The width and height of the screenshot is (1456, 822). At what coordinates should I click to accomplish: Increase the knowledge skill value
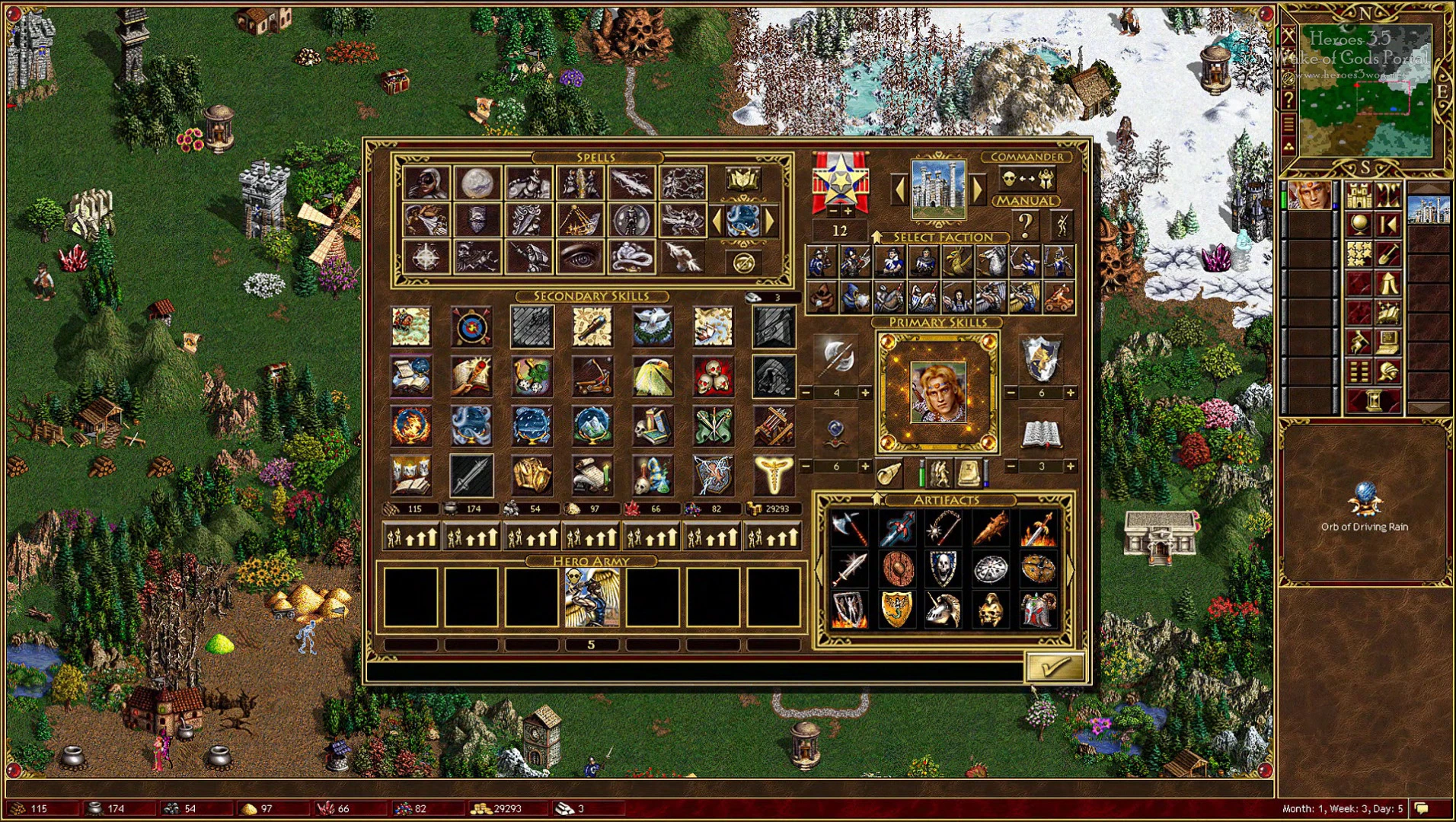click(x=1070, y=466)
